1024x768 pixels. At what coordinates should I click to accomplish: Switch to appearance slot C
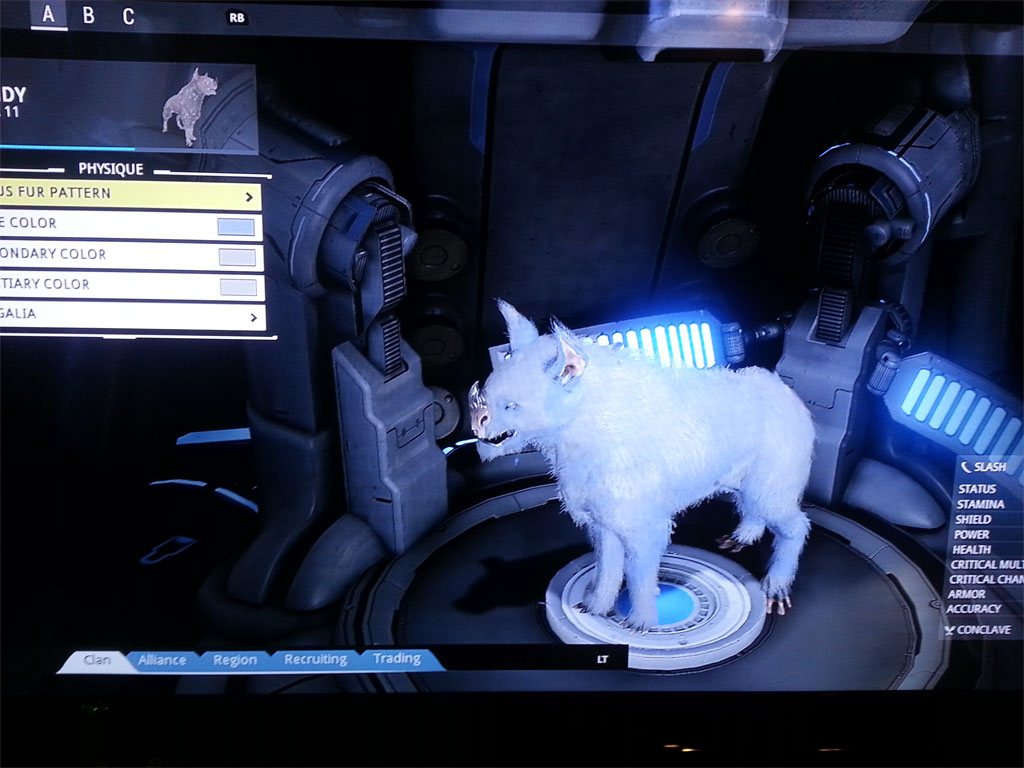[x=128, y=16]
